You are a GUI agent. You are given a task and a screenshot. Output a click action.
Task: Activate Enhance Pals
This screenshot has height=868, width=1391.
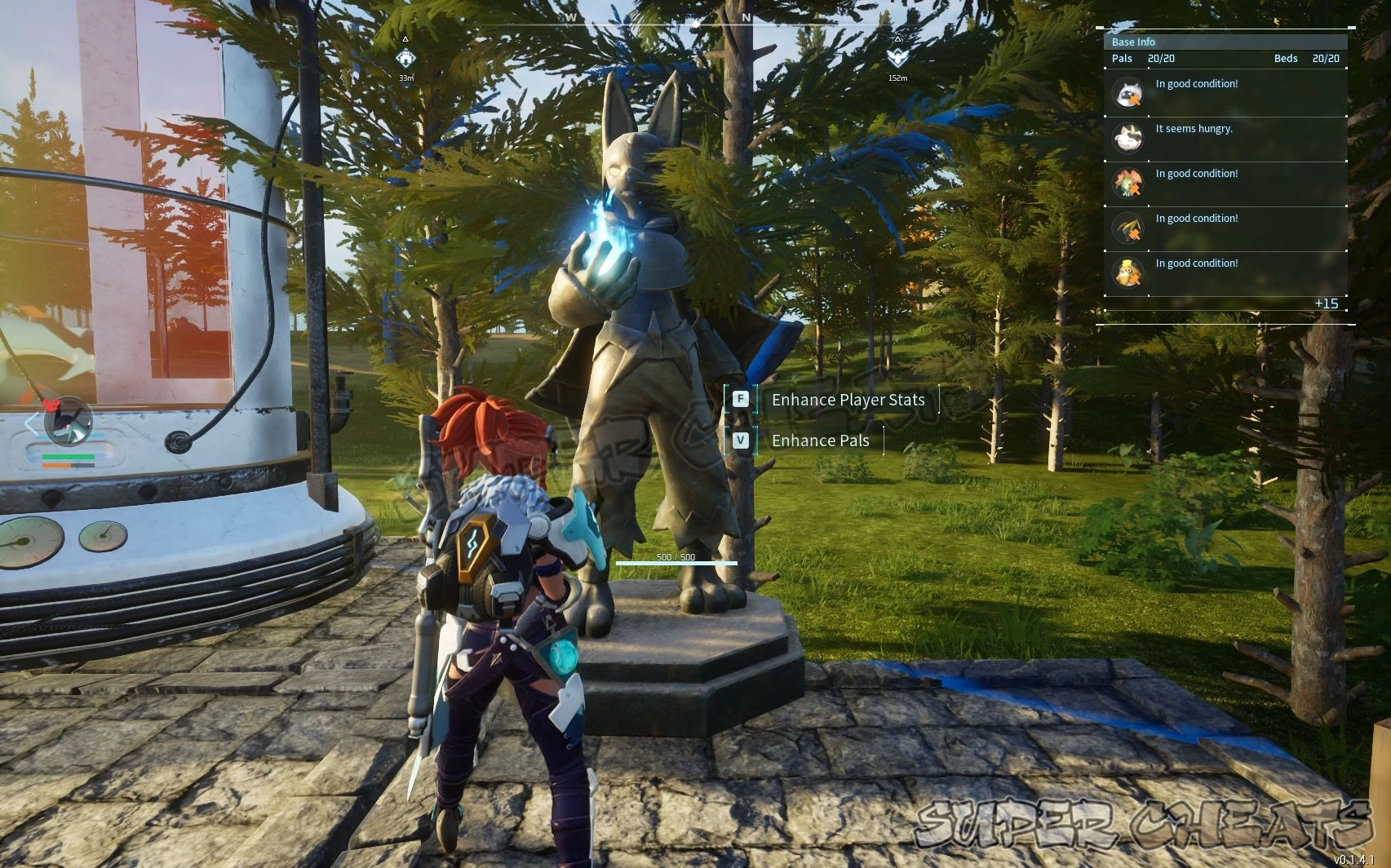click(x=821, y=440)
